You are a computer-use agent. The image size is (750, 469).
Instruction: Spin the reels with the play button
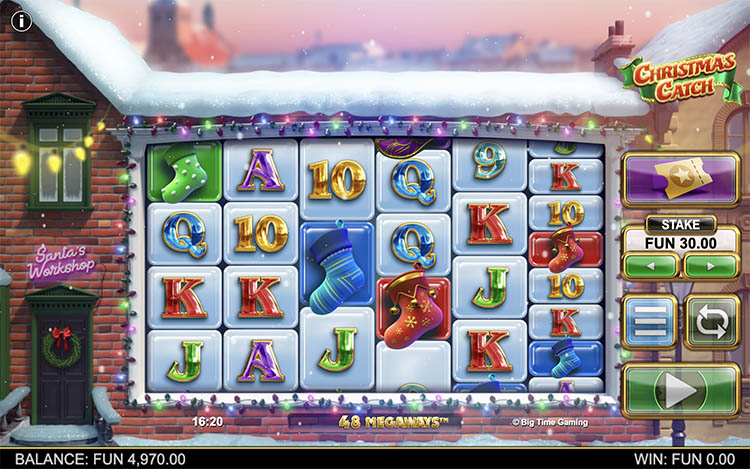[x=680, y=390]
